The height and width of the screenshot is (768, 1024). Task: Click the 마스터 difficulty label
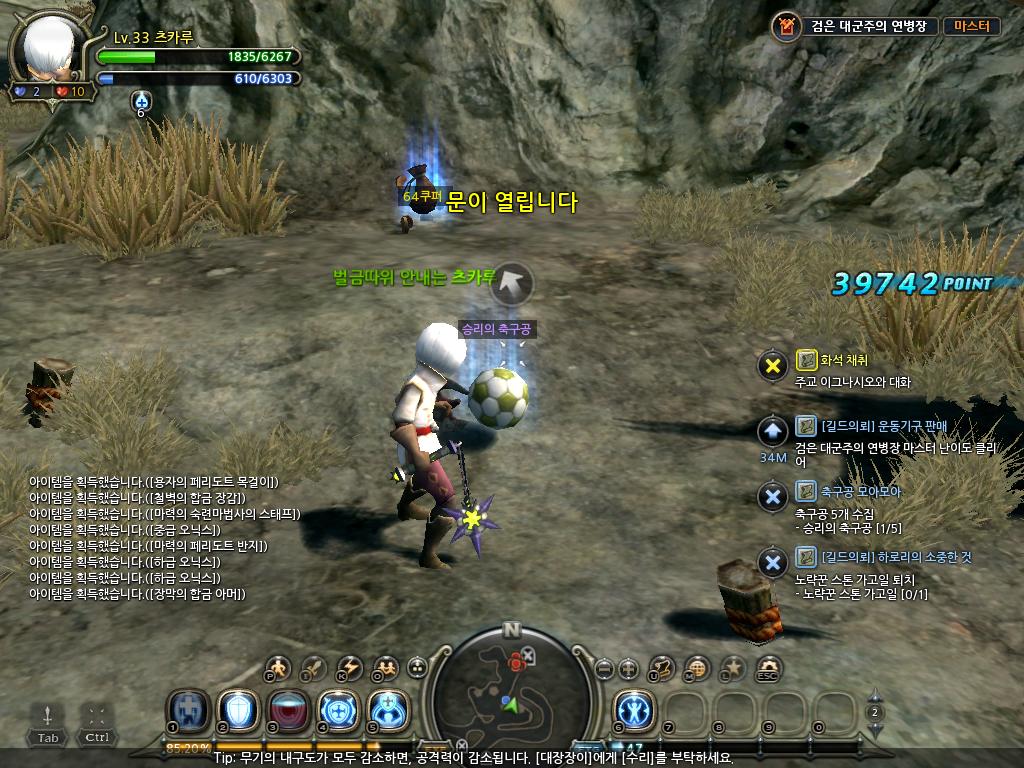[x=970, y=26]
